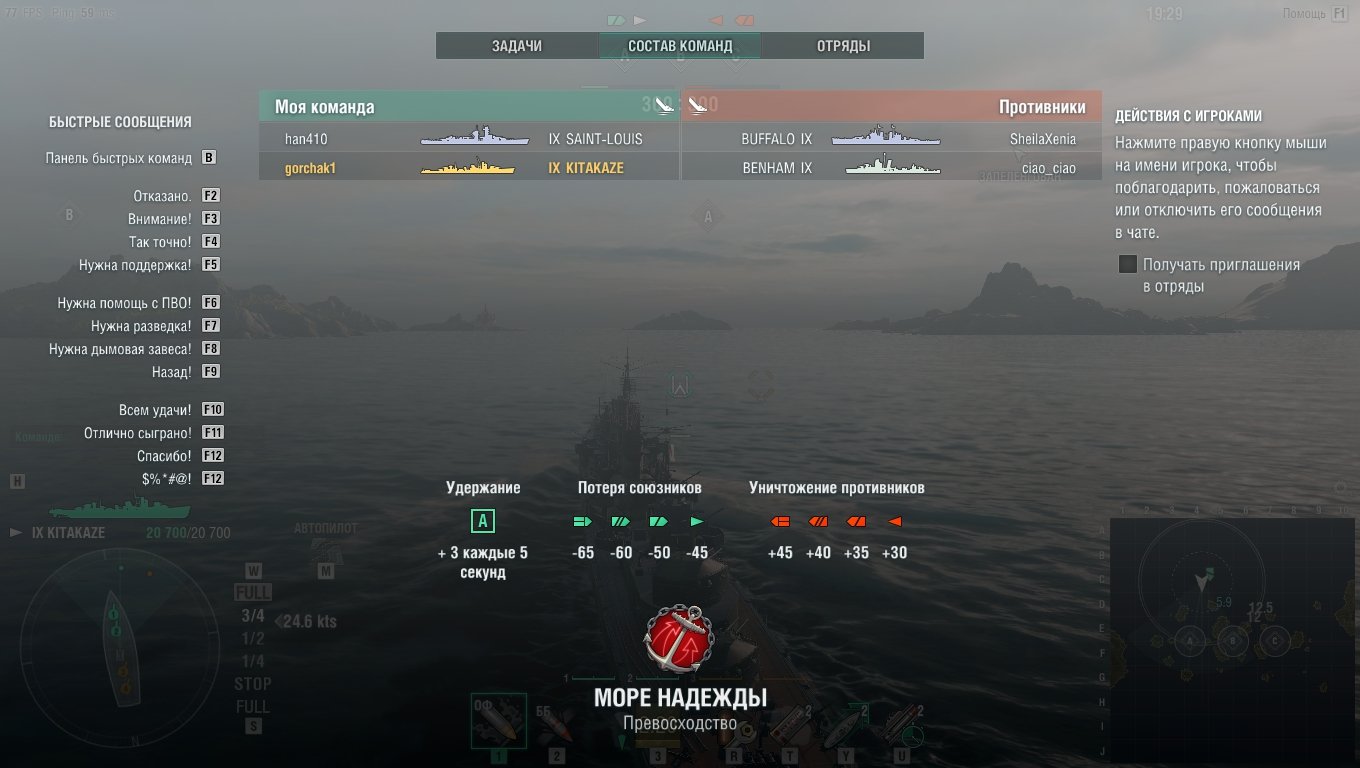
Task: Request AA help with Нужна помощь с ПВО!
Action: [124, 302]
